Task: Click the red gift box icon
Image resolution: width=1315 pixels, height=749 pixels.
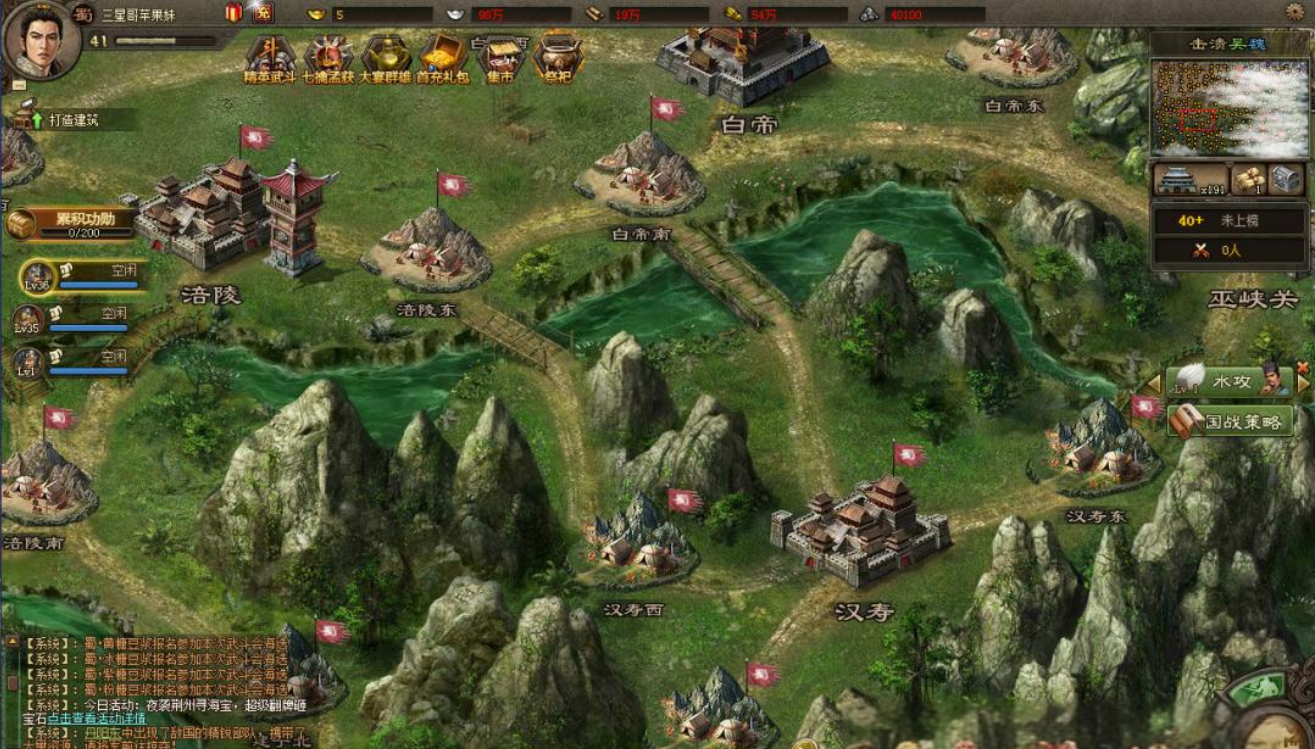Action: [x=234, y=13]
